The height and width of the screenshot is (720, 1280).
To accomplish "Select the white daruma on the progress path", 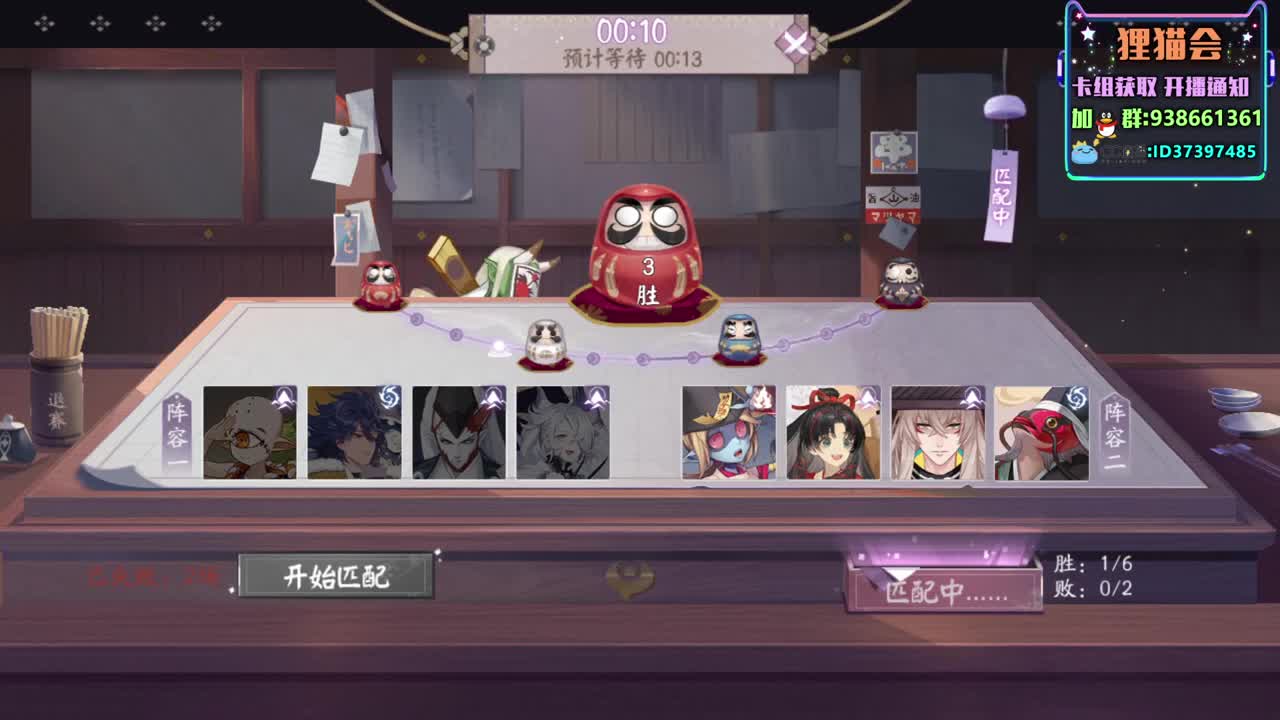I will (545, 340).
